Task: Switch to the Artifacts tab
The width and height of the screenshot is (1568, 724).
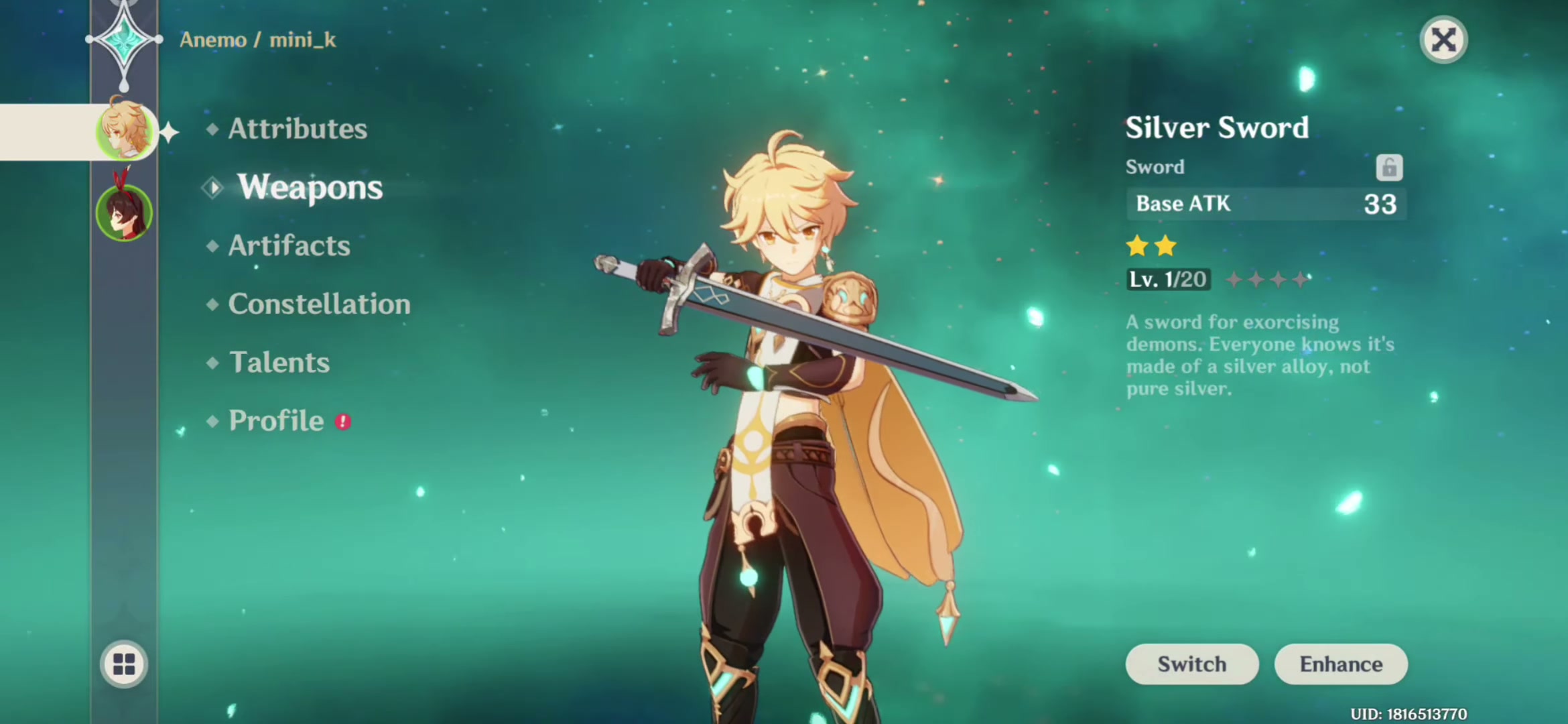Action: pos(289,246)
